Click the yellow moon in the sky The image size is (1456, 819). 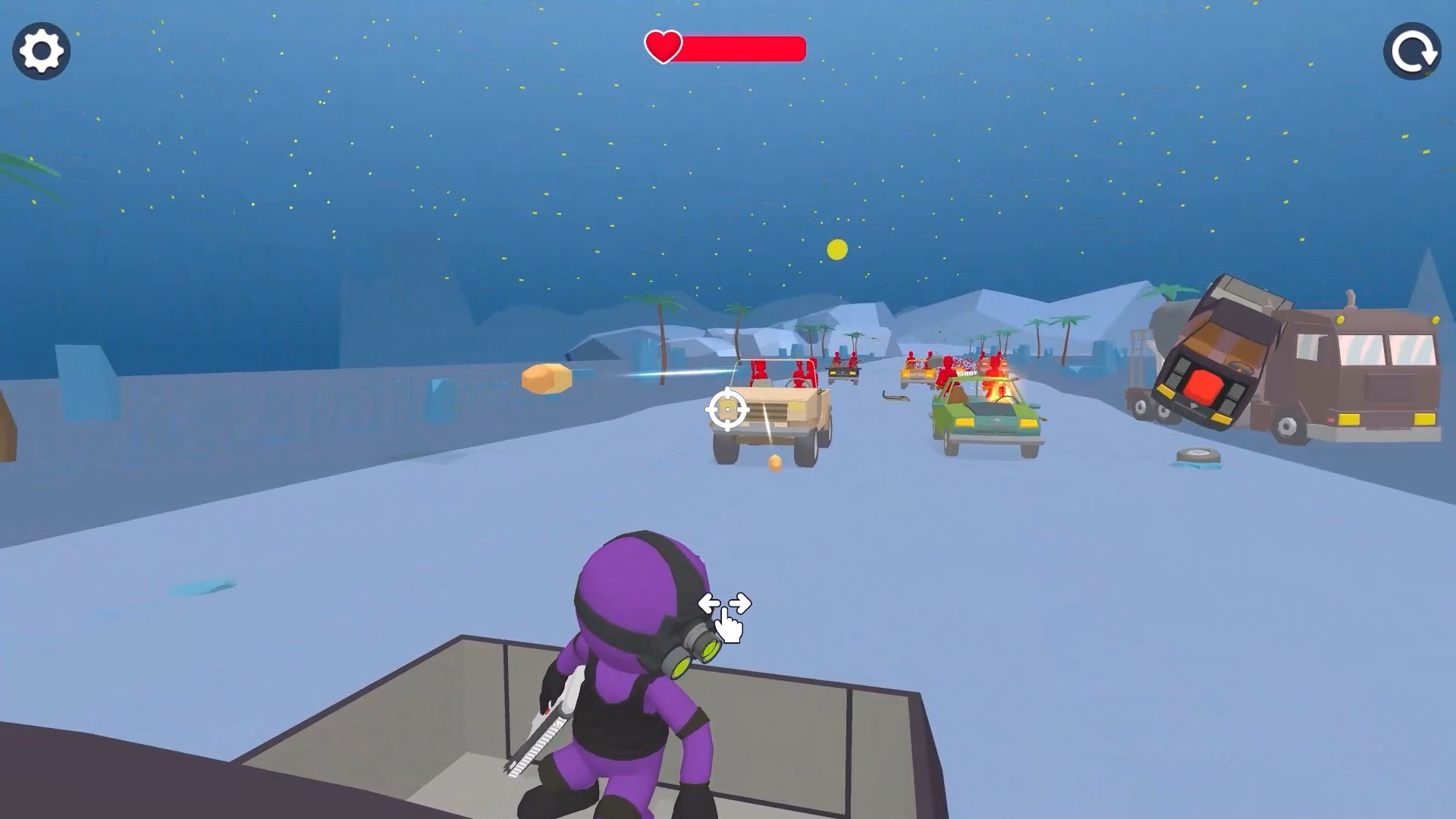coord(836,247)
